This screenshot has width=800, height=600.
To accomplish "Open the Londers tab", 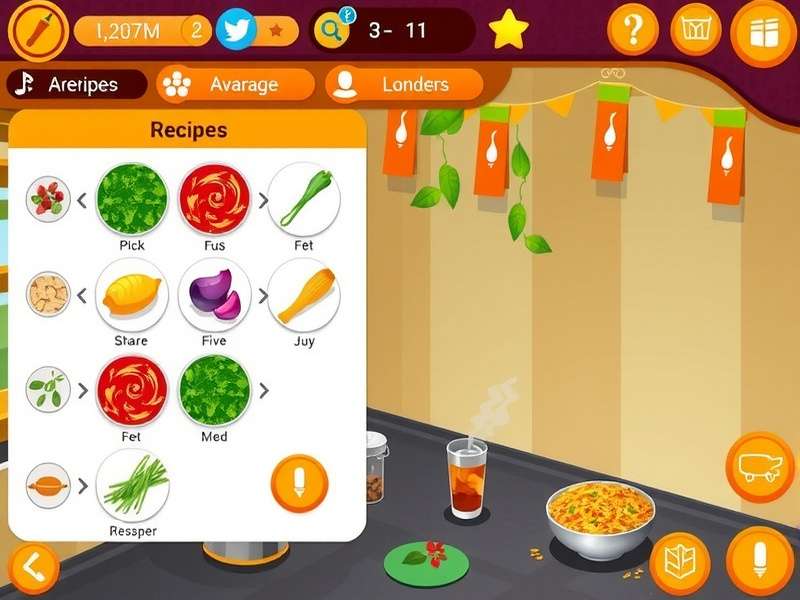I will point(404,85).
